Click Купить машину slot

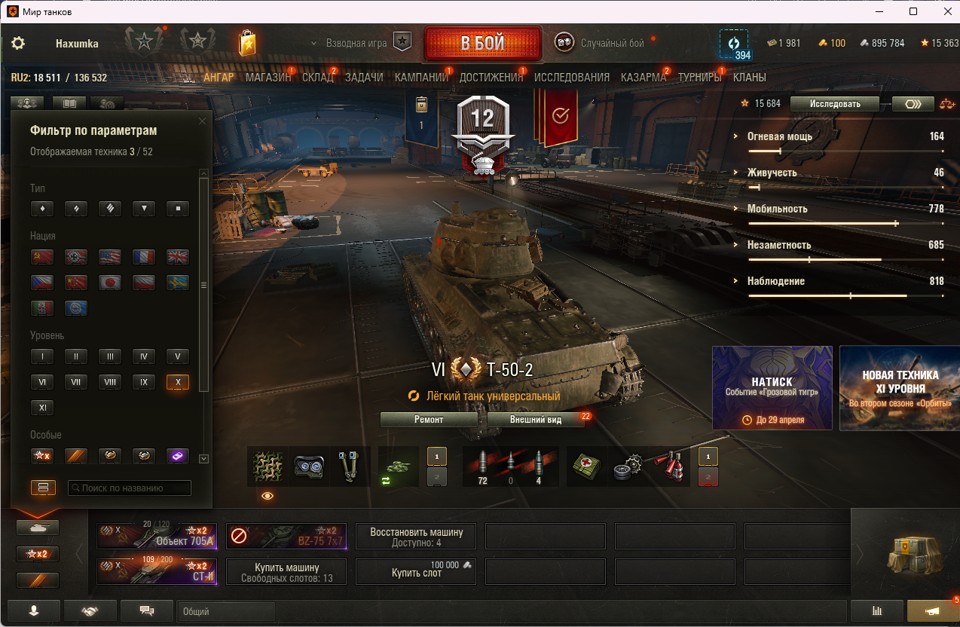coord(287,571)
